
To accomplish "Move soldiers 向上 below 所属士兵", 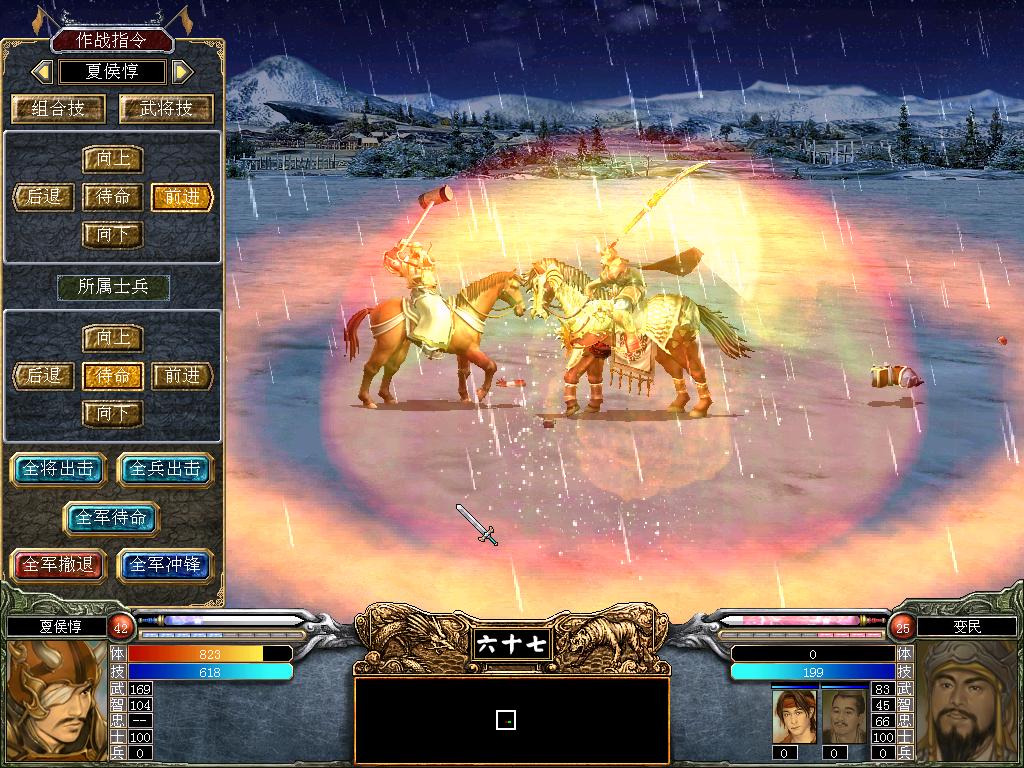I will 112,339.
